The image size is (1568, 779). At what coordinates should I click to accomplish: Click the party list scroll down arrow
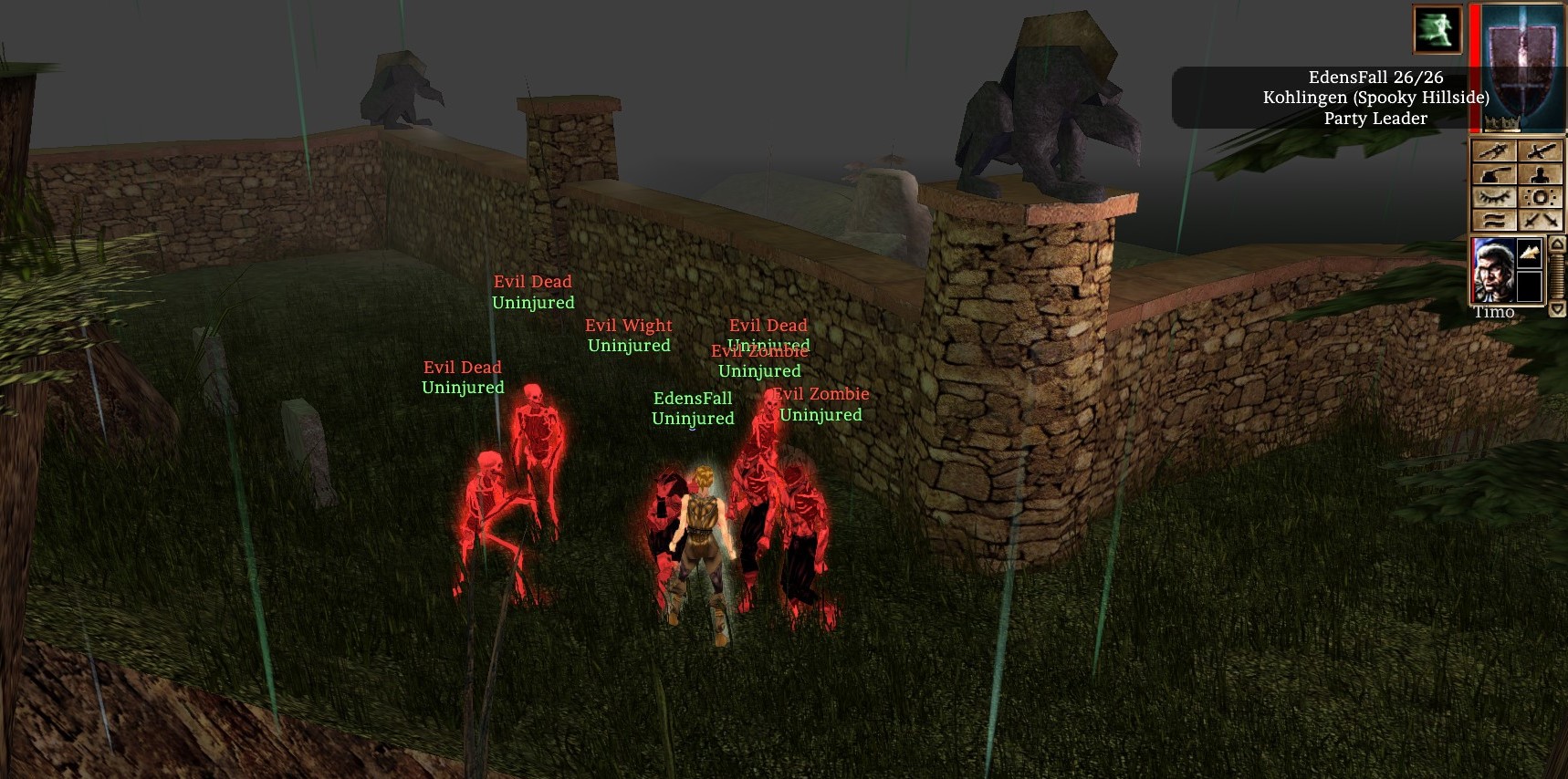click(1557, 309)
